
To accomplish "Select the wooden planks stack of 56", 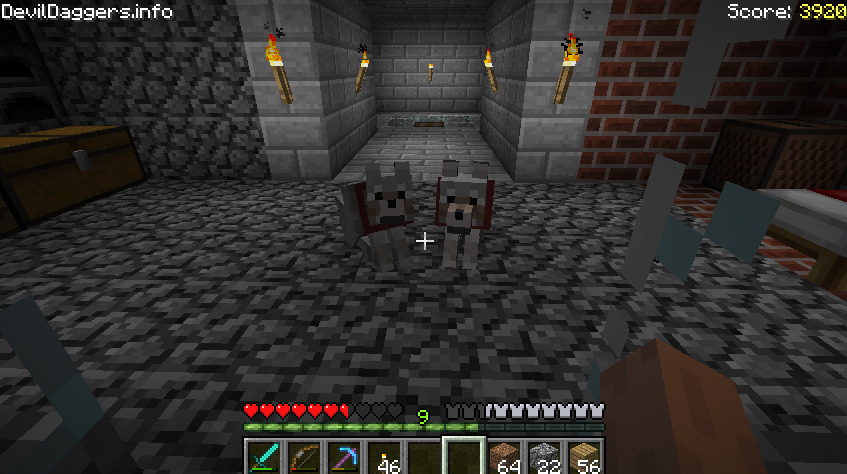I will click(585, 458).
